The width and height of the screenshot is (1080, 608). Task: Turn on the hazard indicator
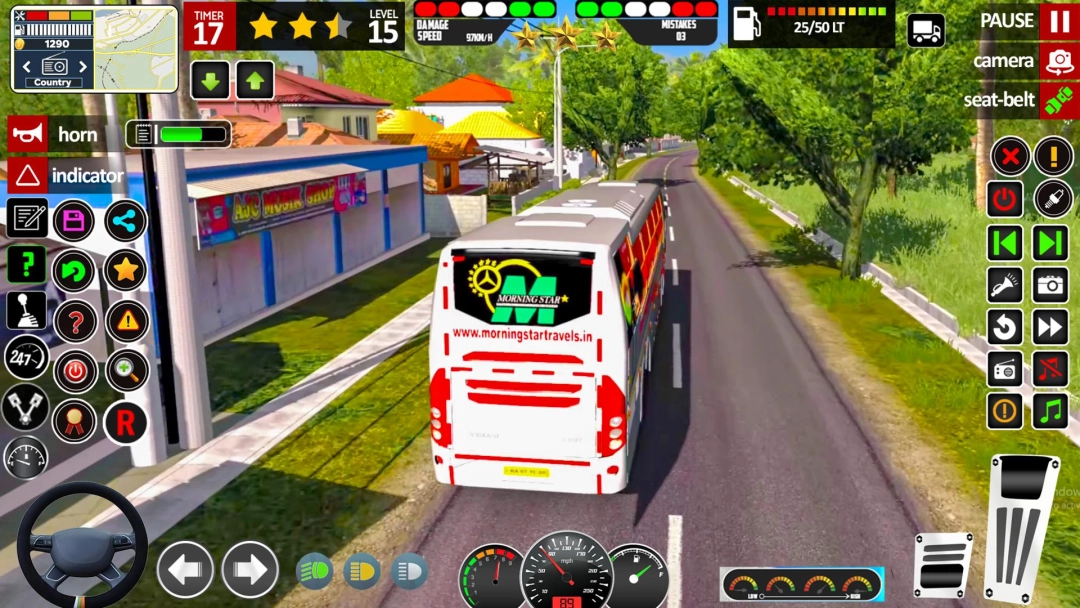pyautogui.click(x=28, y=176)
